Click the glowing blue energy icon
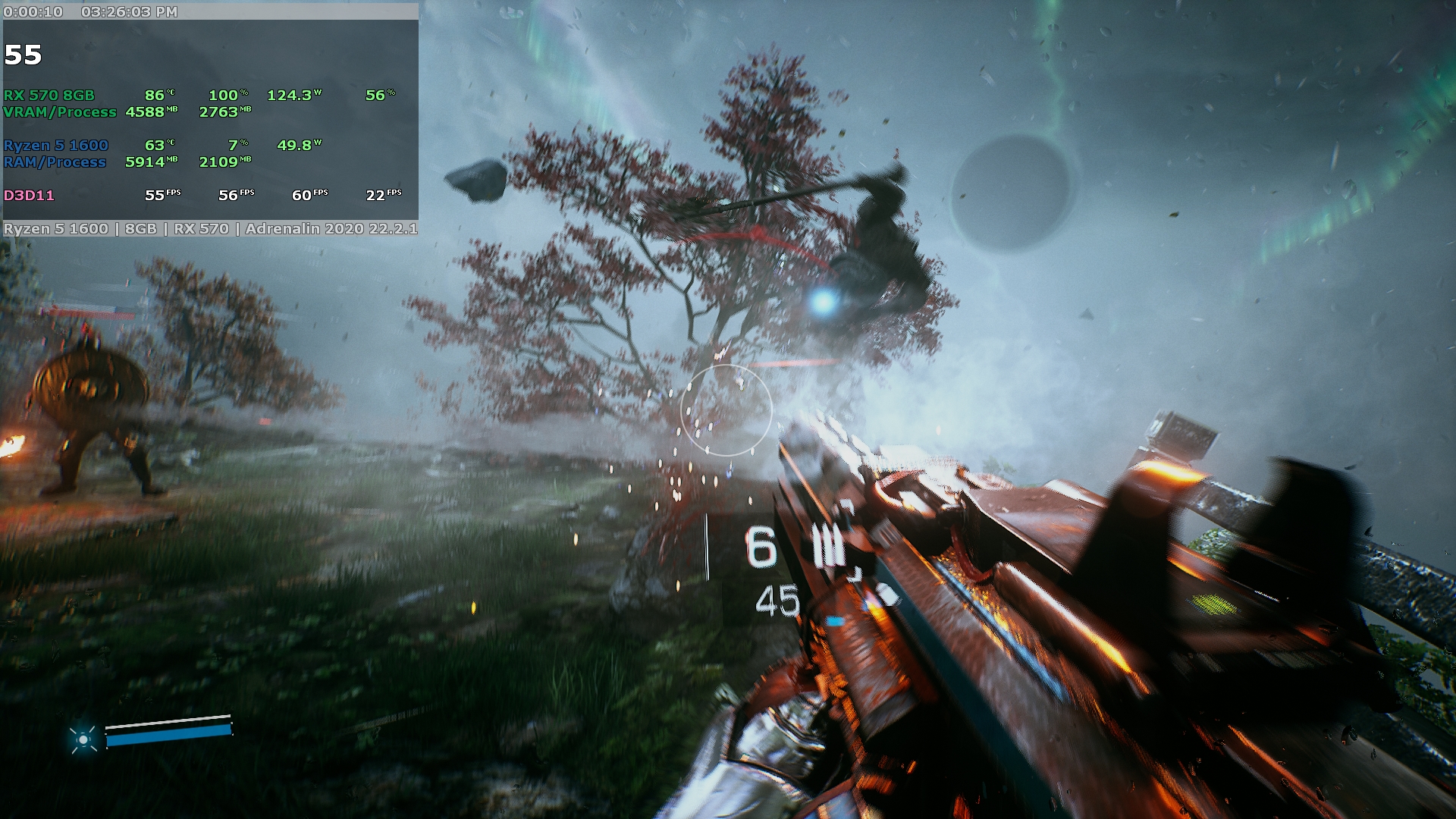The height and width of the screenshot is (819, 1456). [83, 739]
